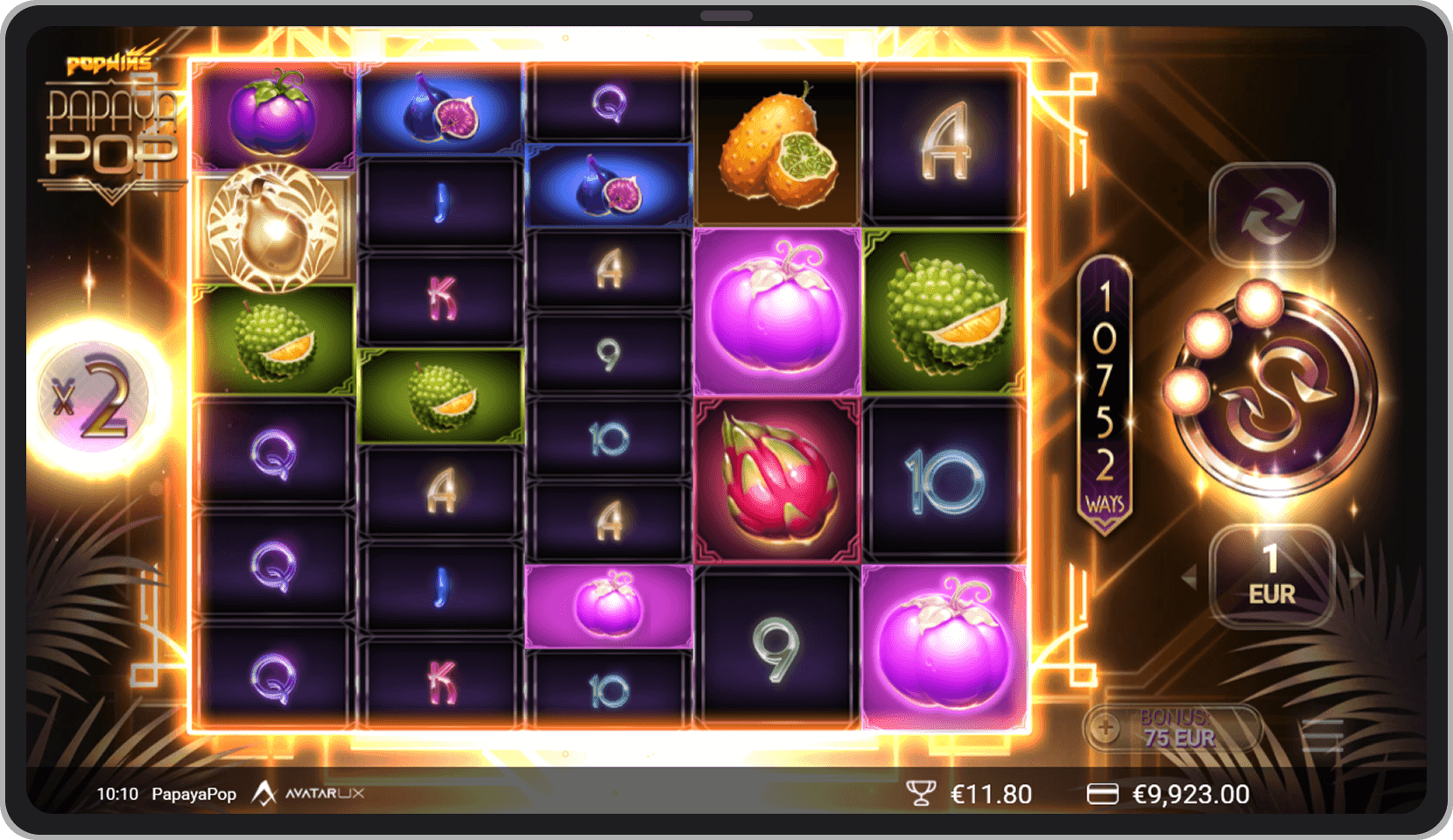Click the wallet card icon beside the balance
Viewport: 1453px width, 840px height.
click(1105, 794)
